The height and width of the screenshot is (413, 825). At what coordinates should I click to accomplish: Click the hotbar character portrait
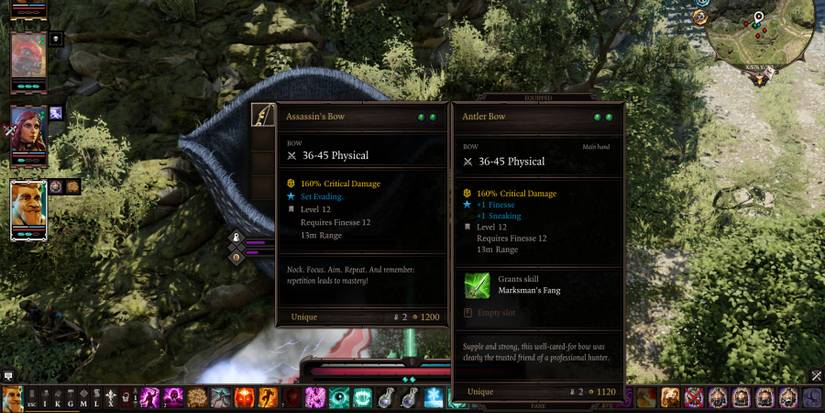(x=12, y=398)
